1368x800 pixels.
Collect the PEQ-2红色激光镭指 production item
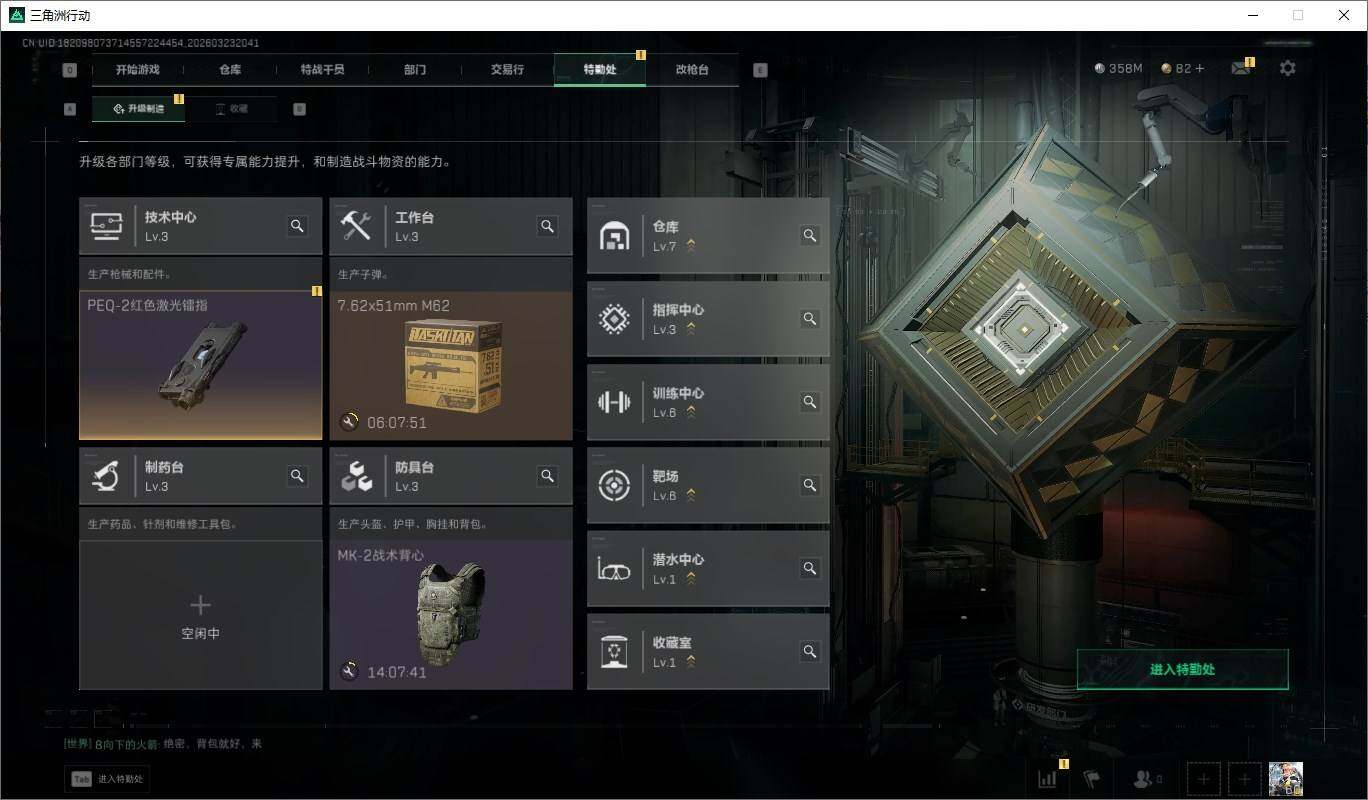point(200,365)
